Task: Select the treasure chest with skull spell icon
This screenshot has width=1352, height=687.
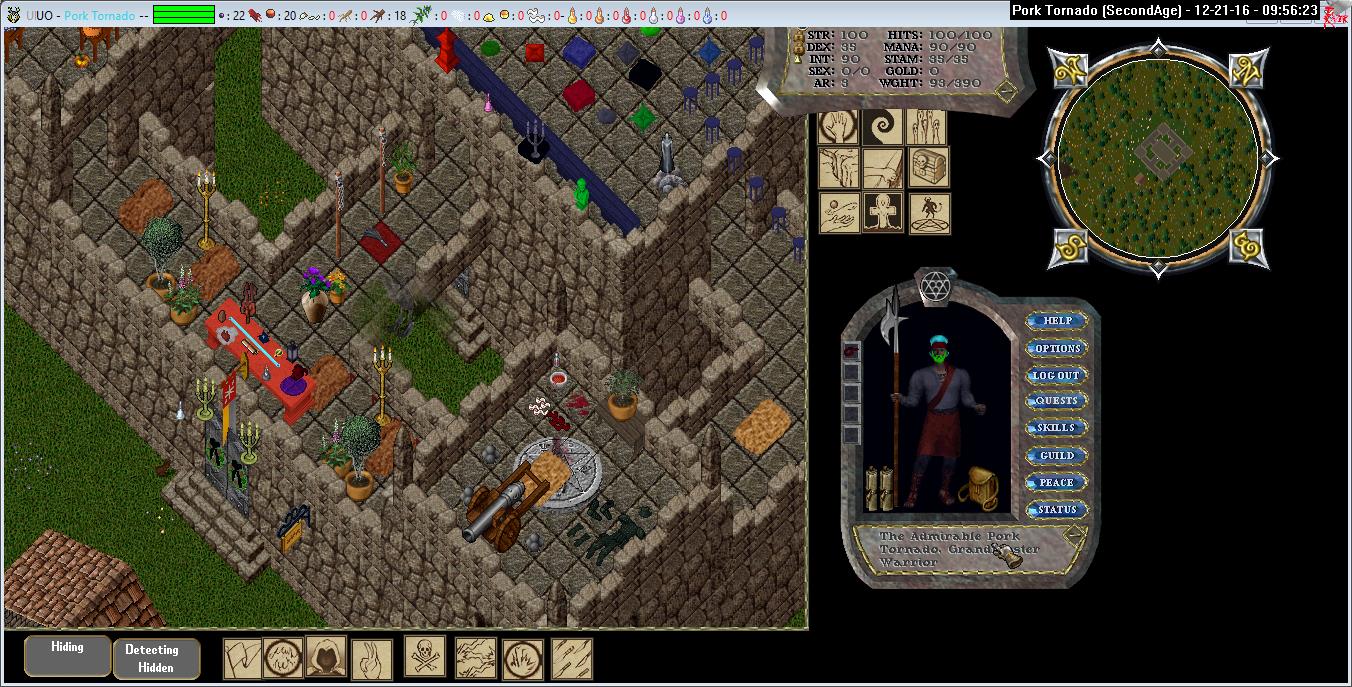Action: (x=929, y=168)
